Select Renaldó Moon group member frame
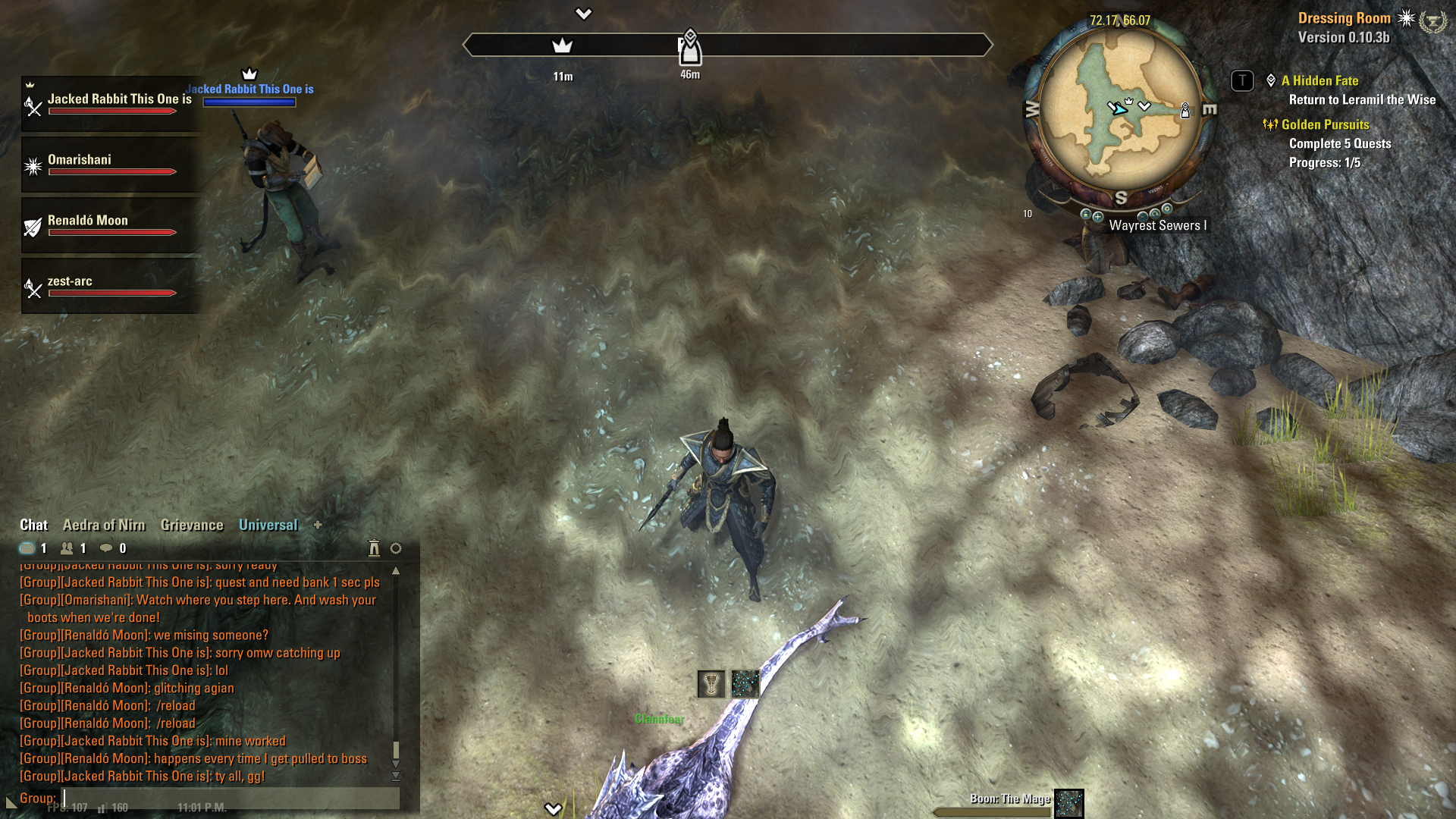This screenshot has width=1456, height=819. click(x=111, y=225)
